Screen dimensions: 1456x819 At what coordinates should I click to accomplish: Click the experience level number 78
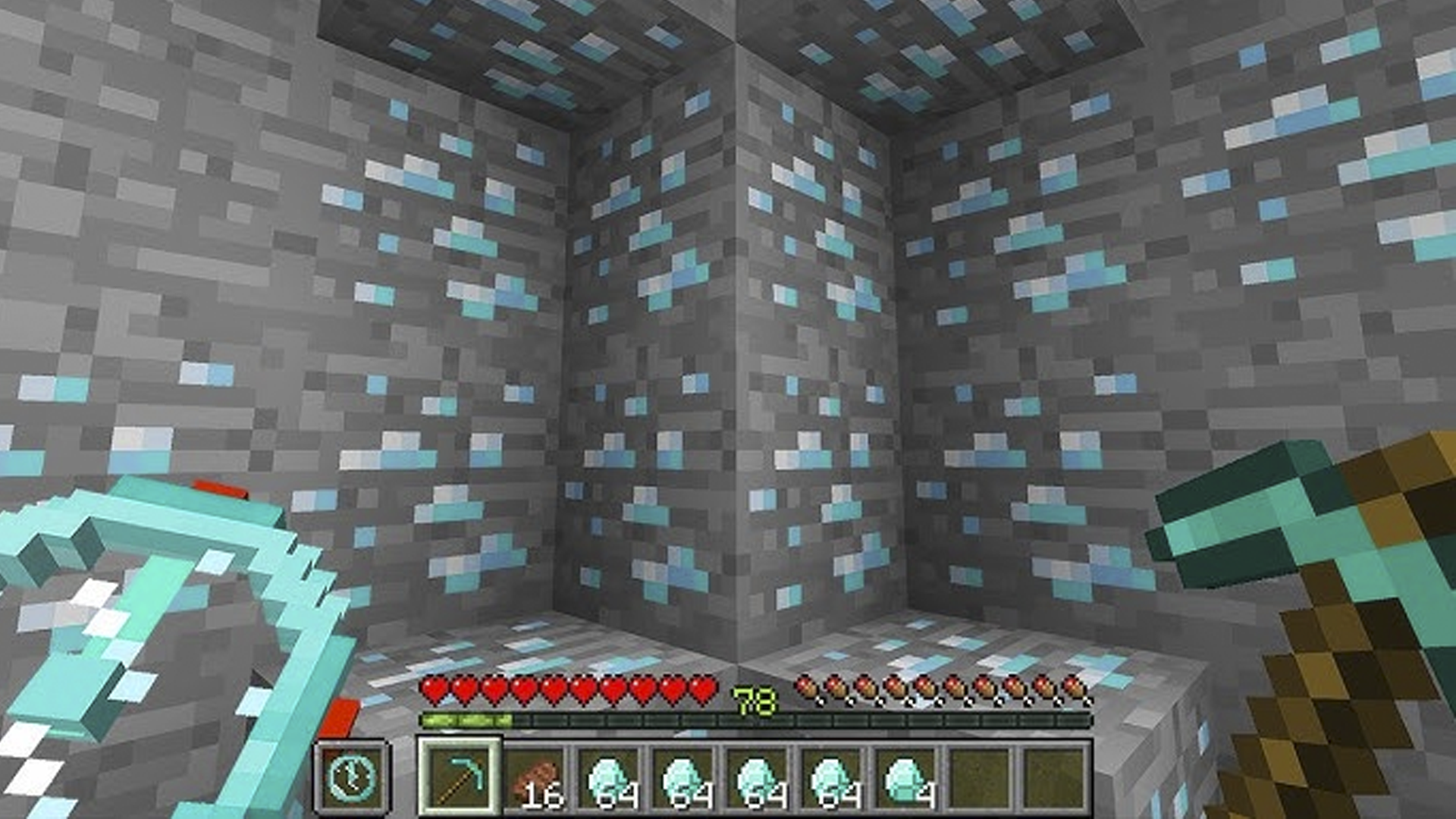click(754, 699)
